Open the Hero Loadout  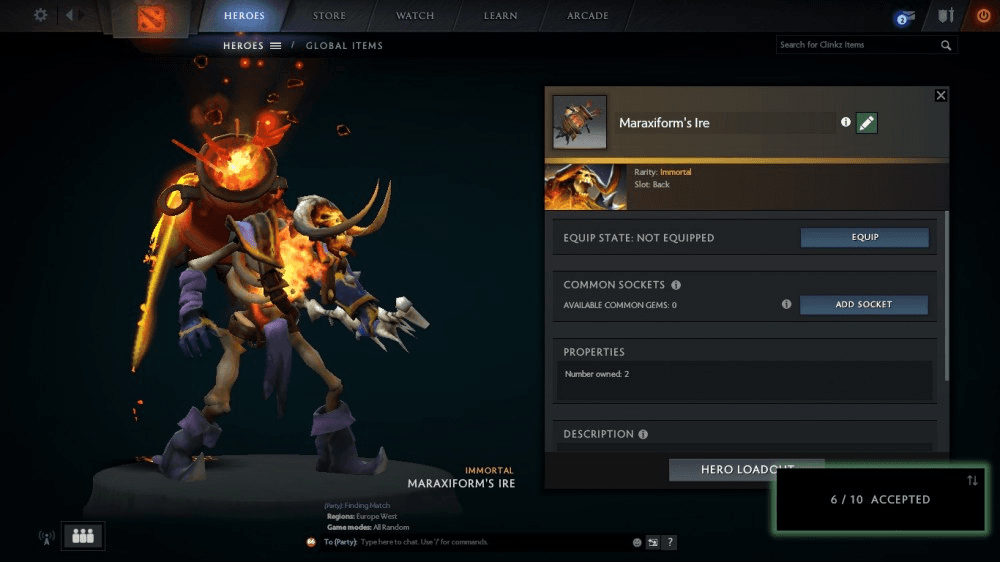click(746, 470)
